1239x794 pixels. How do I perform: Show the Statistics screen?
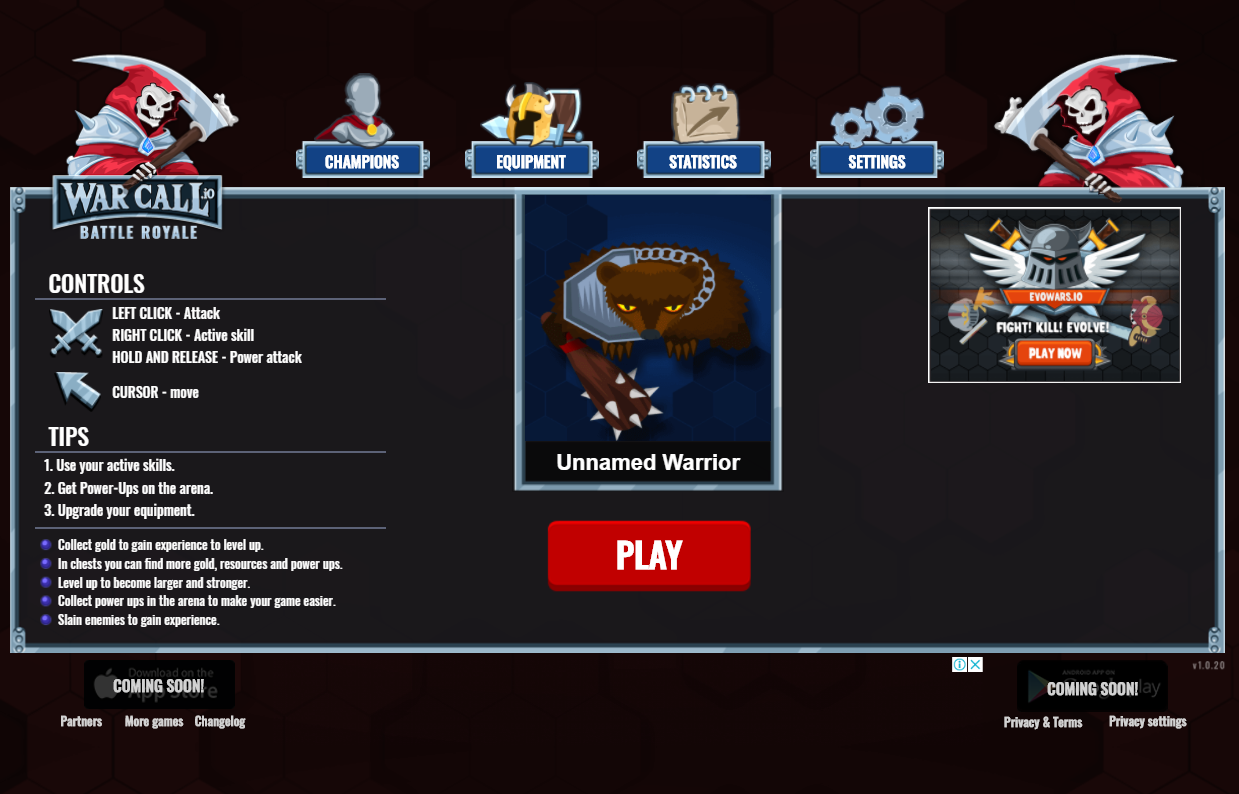(703, 161)
